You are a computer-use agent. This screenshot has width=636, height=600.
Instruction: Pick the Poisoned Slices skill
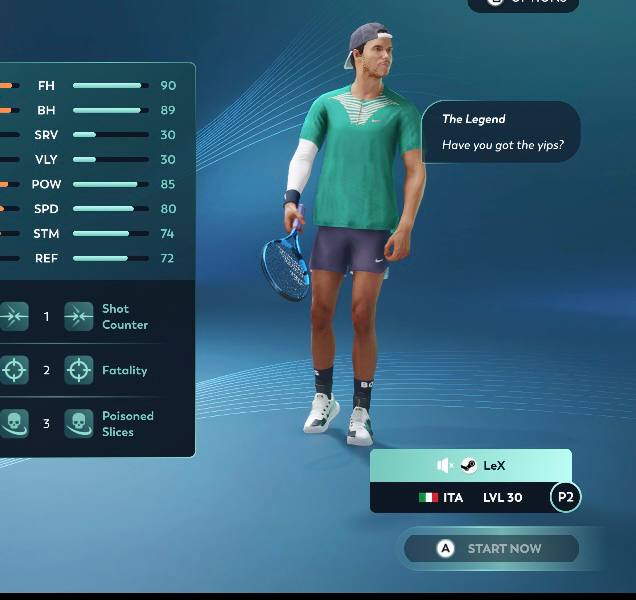tap(79, 424)
